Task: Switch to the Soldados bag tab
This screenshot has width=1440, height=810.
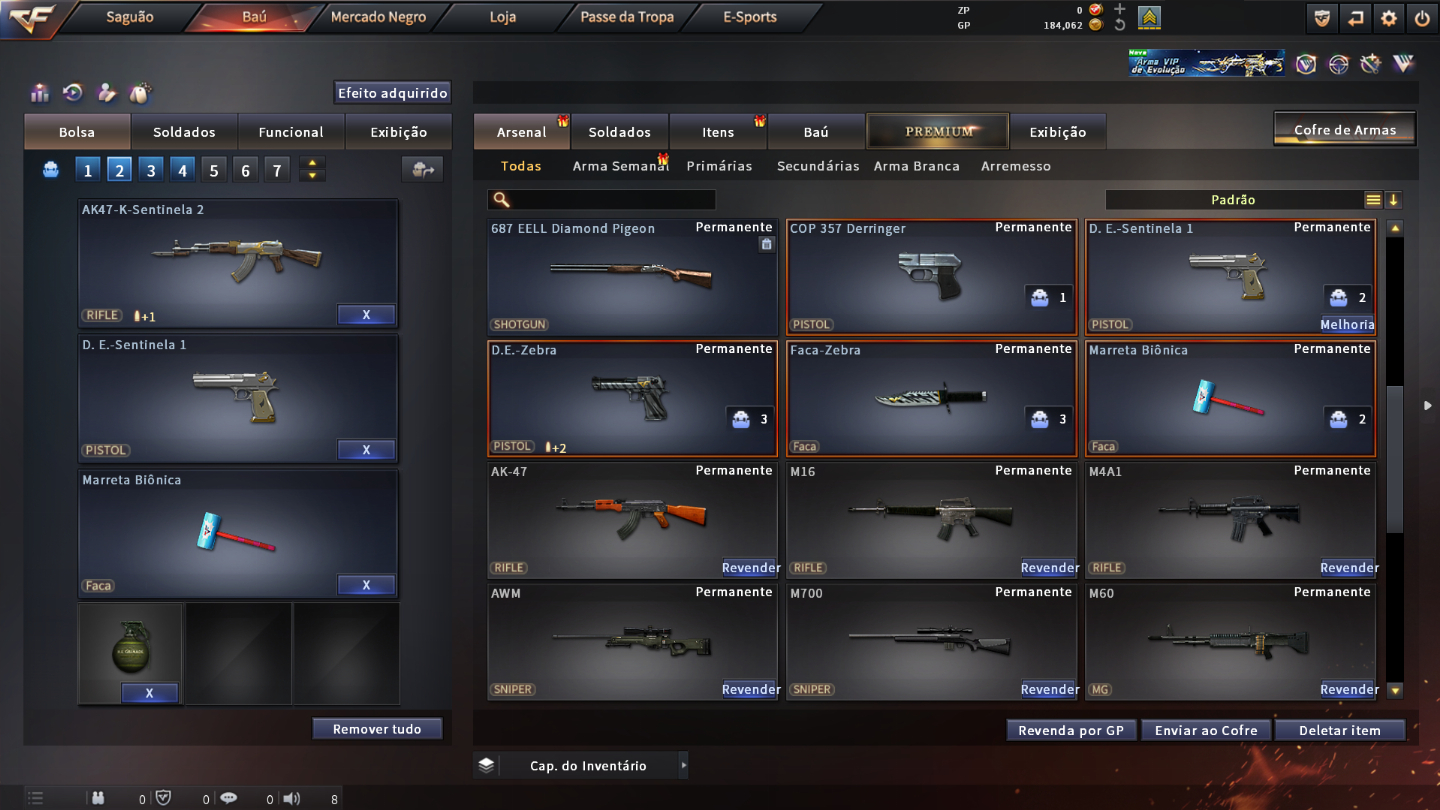Action: [x=184, y=132]
